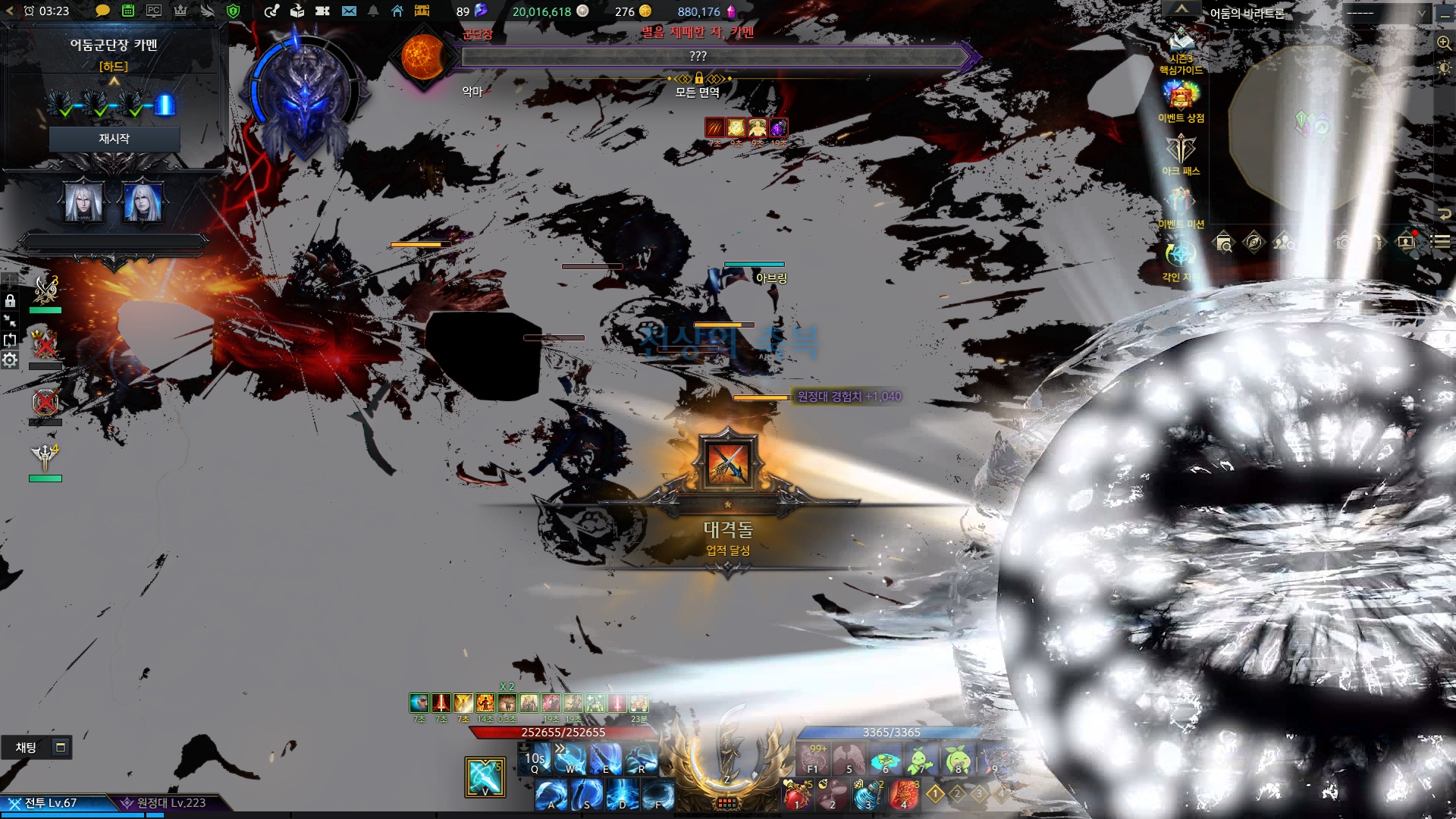Viewport: 1456px width, 819px height.
Task: Toggle minimap brightness sun icon
Action: tap(1444, 68)
